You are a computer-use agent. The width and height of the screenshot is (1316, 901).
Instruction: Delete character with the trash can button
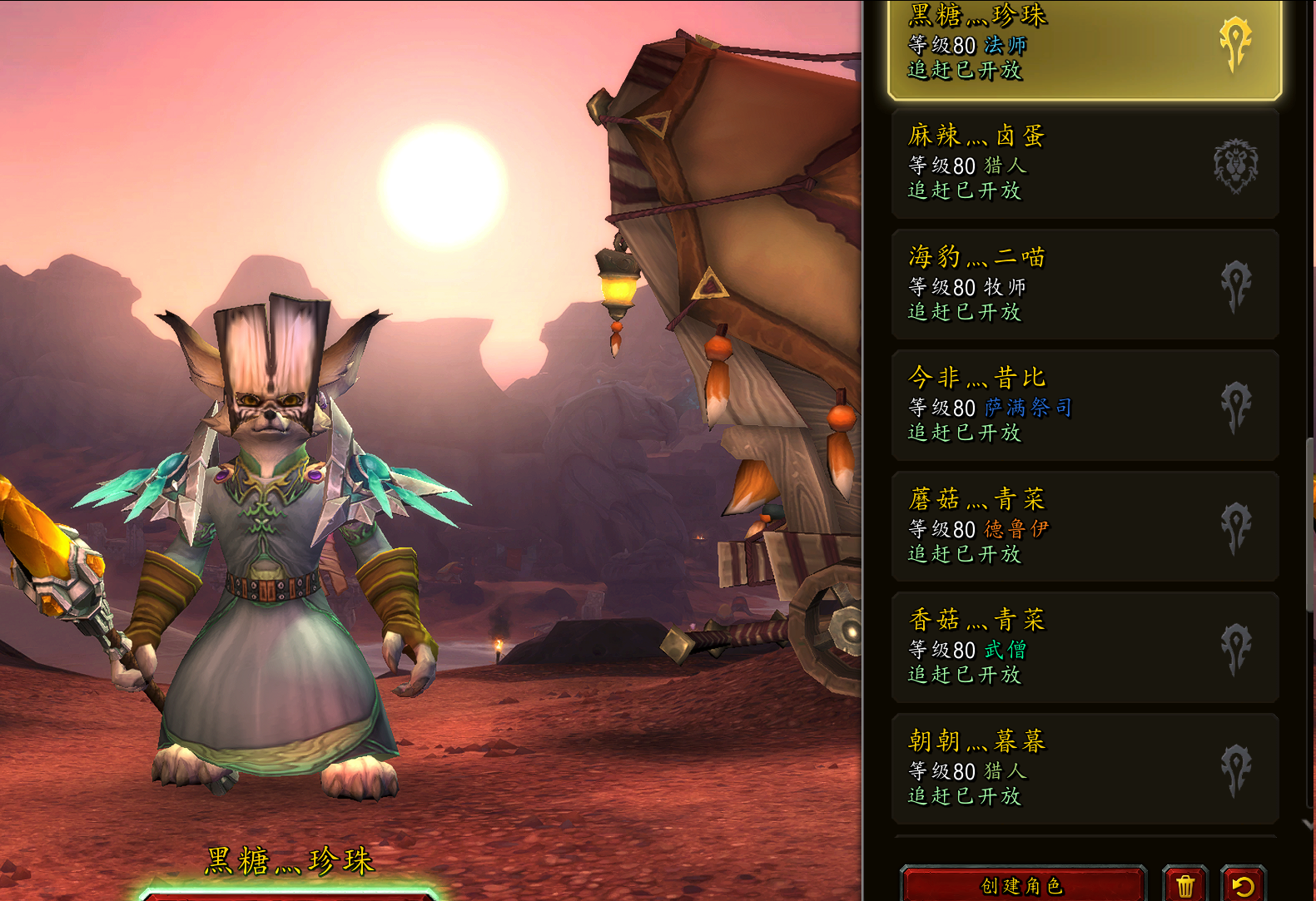pyautogui.click(x=1185, y=885)
